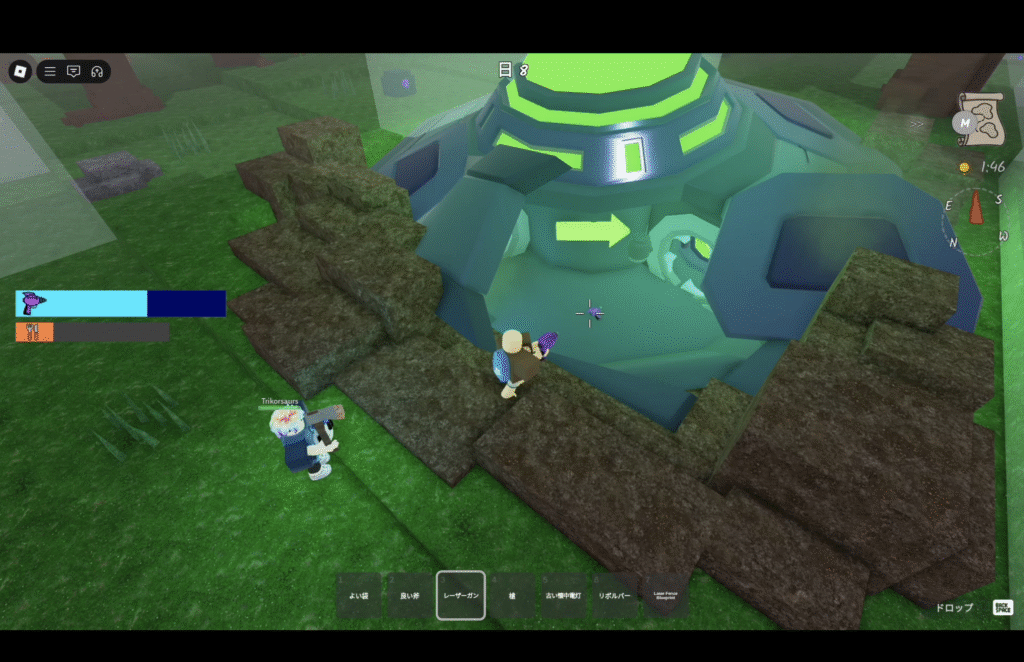
Task: Equip the 槍 from the hotbar
Action: tap(512, 595)
